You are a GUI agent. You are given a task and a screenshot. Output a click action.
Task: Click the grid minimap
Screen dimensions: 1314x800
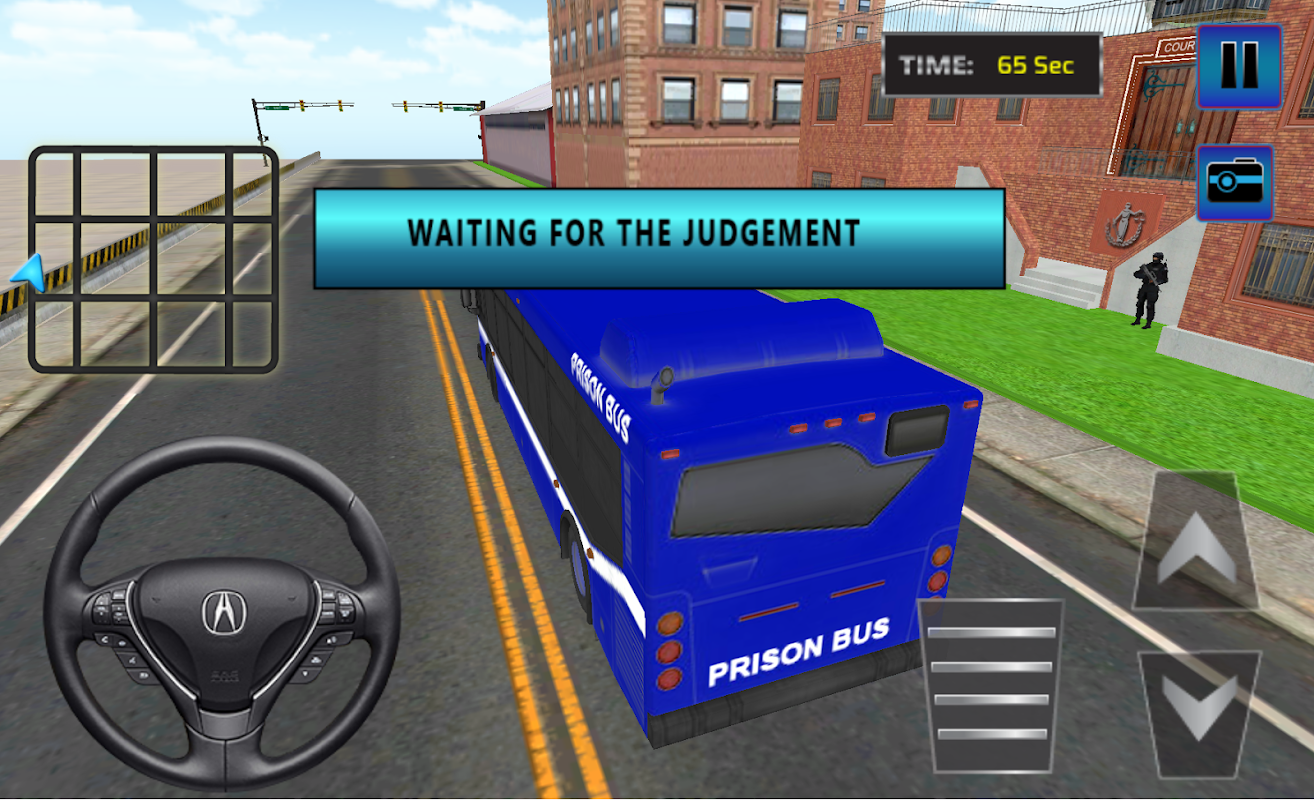153,259
